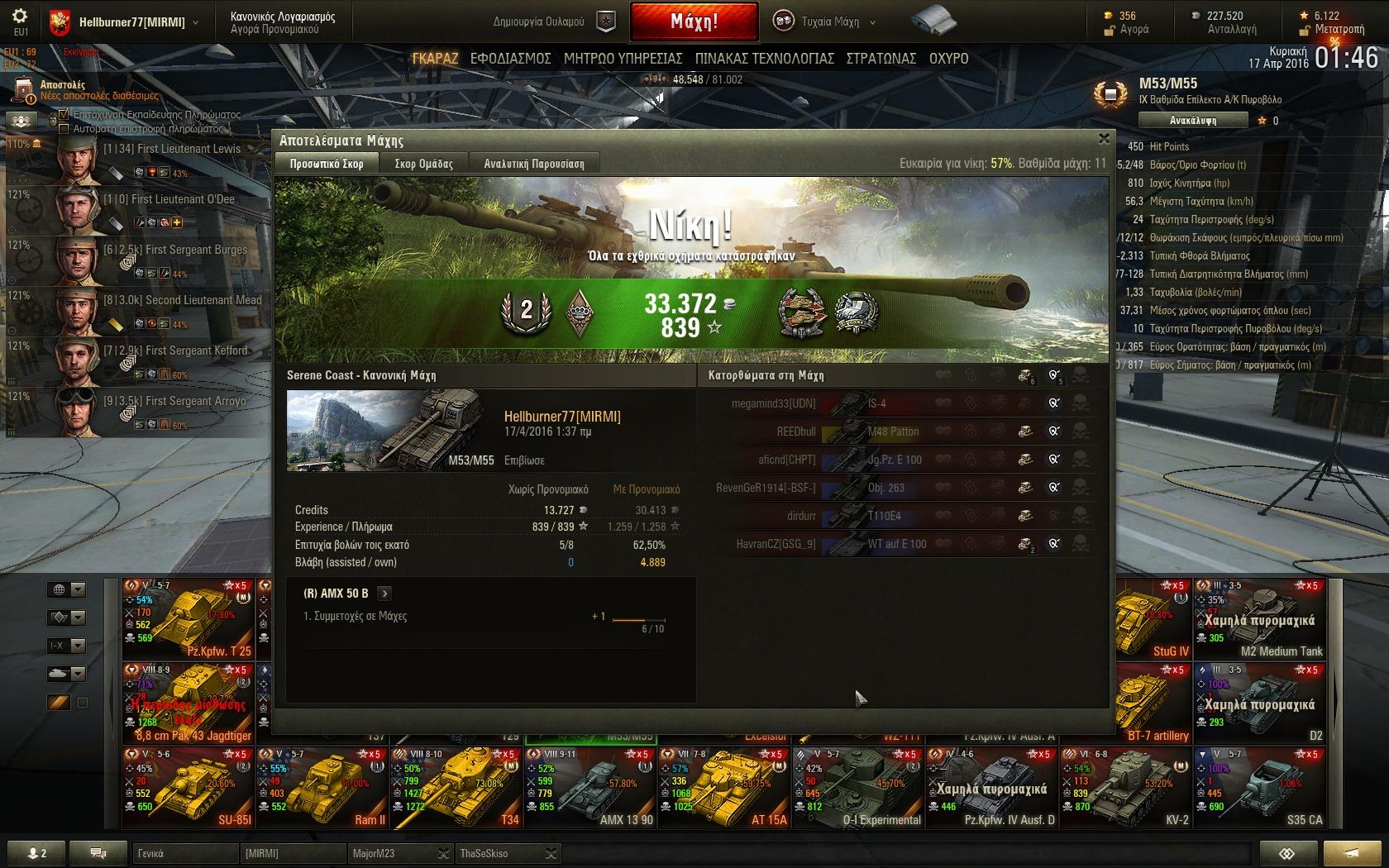Open the ΕΦΟΔΙΑΣΜΟΣ depot menu
This screenshot has height=868, width=1389.
[510, 59]
